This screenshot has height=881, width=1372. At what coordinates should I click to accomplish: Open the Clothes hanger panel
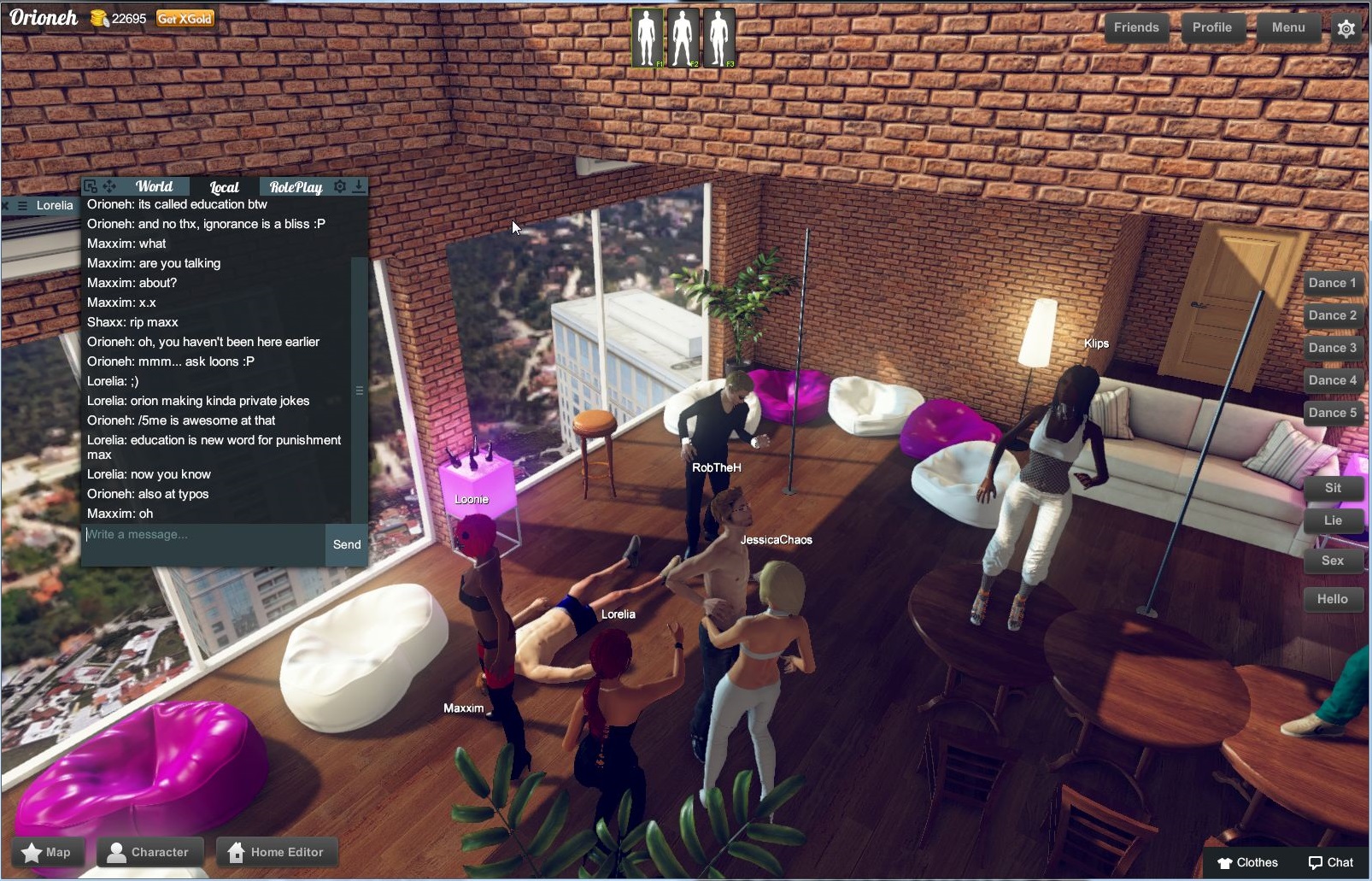click(1249, 863)
